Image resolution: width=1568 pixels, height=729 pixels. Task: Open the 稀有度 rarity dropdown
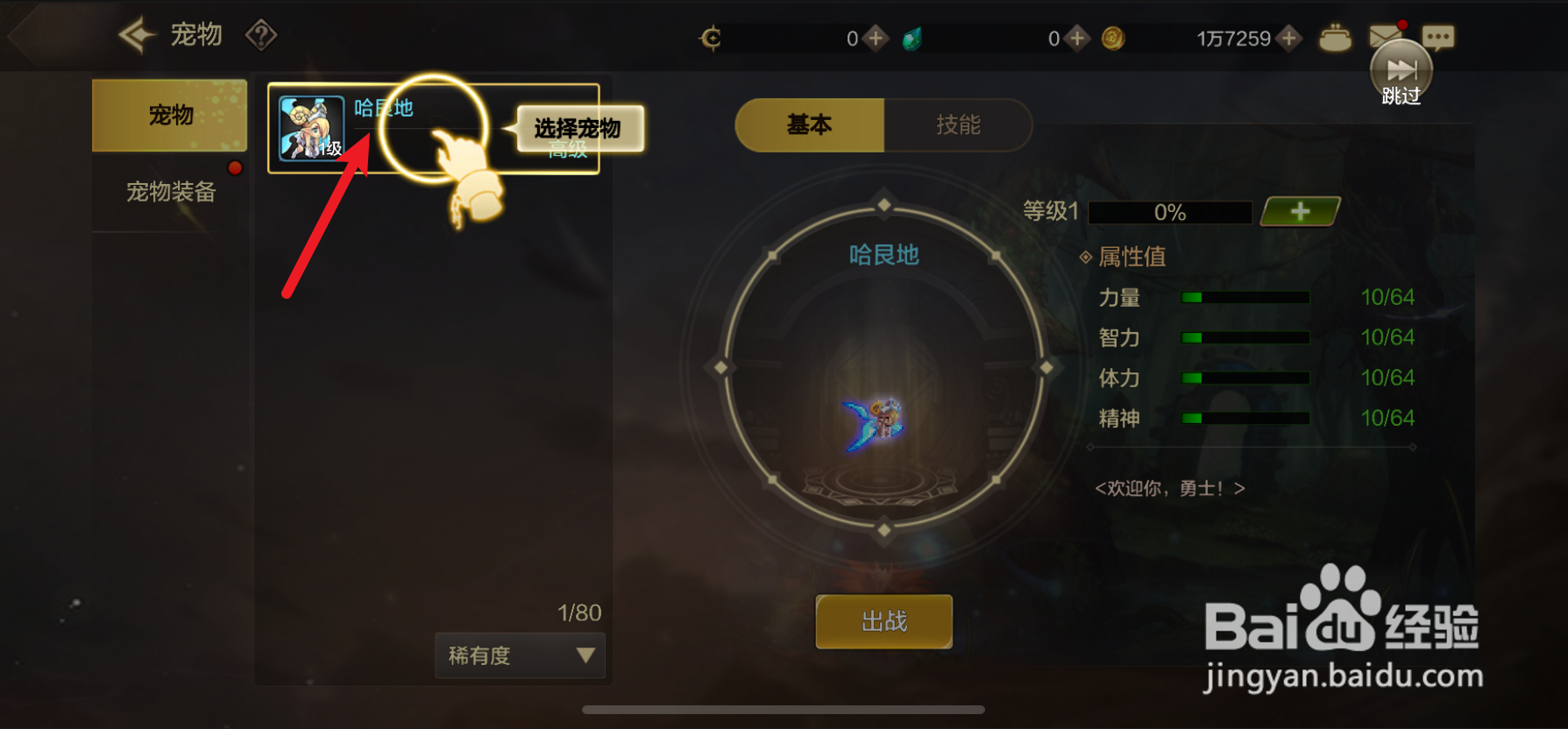[x=520, y=655]
